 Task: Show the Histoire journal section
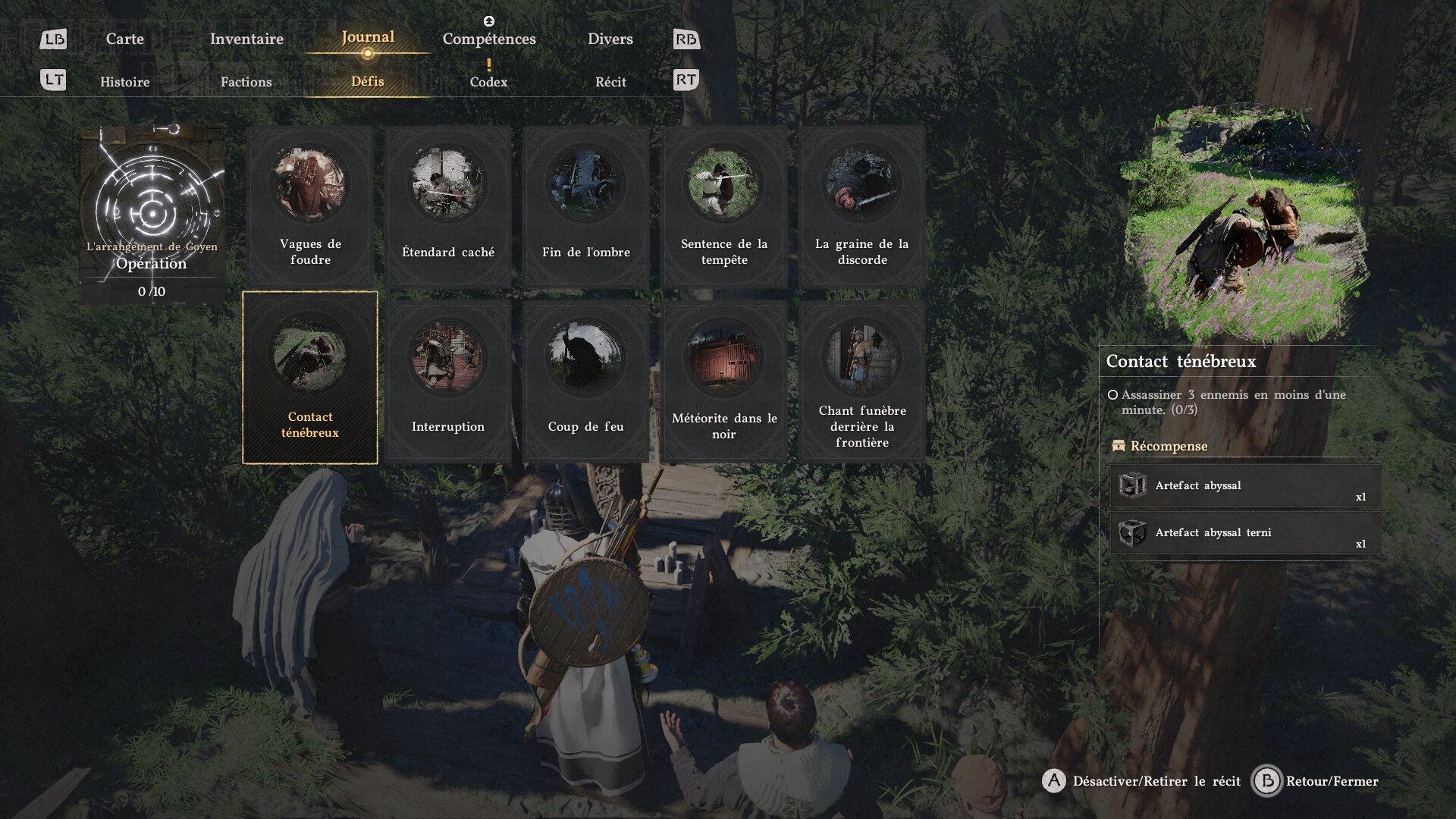124,82
